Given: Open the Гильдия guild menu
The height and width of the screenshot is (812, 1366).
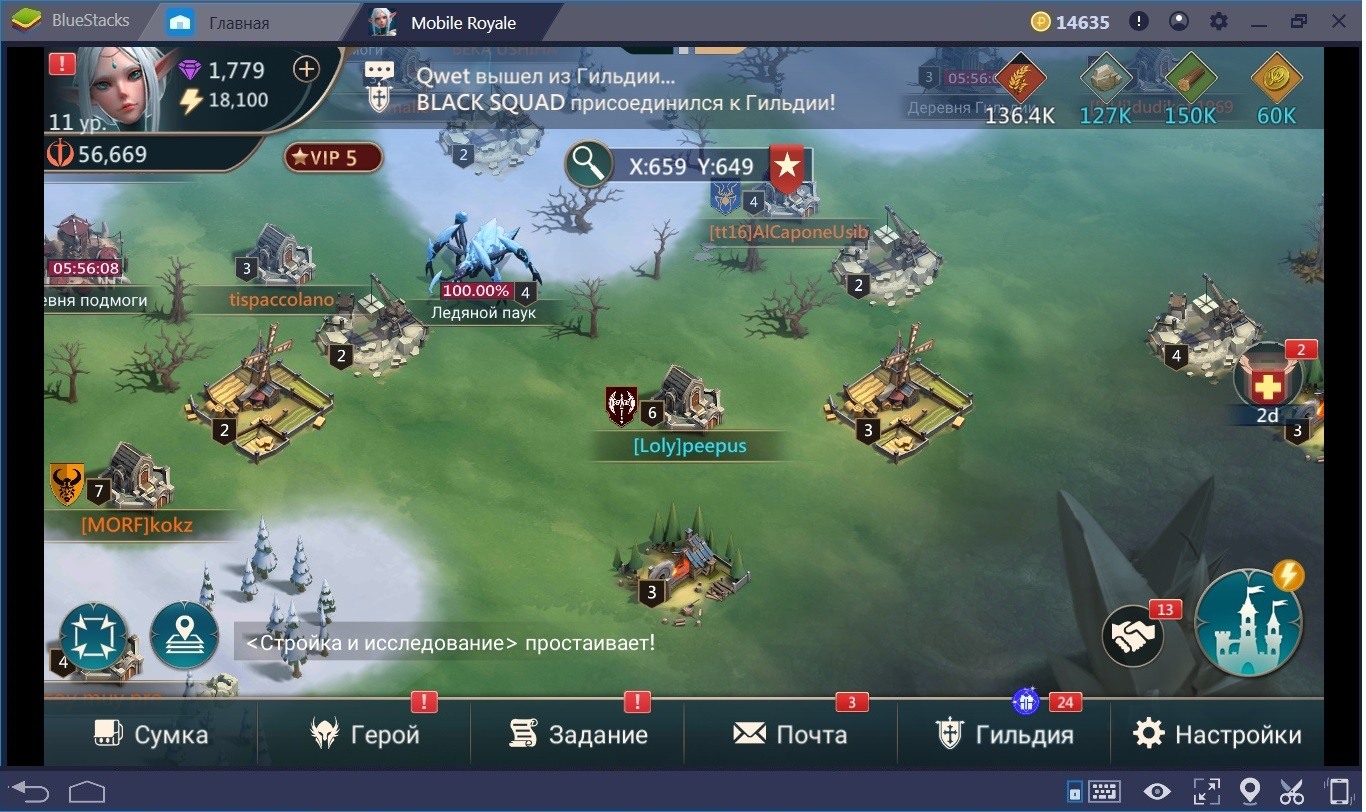Looking at the screenshot, I should 1004,735.
